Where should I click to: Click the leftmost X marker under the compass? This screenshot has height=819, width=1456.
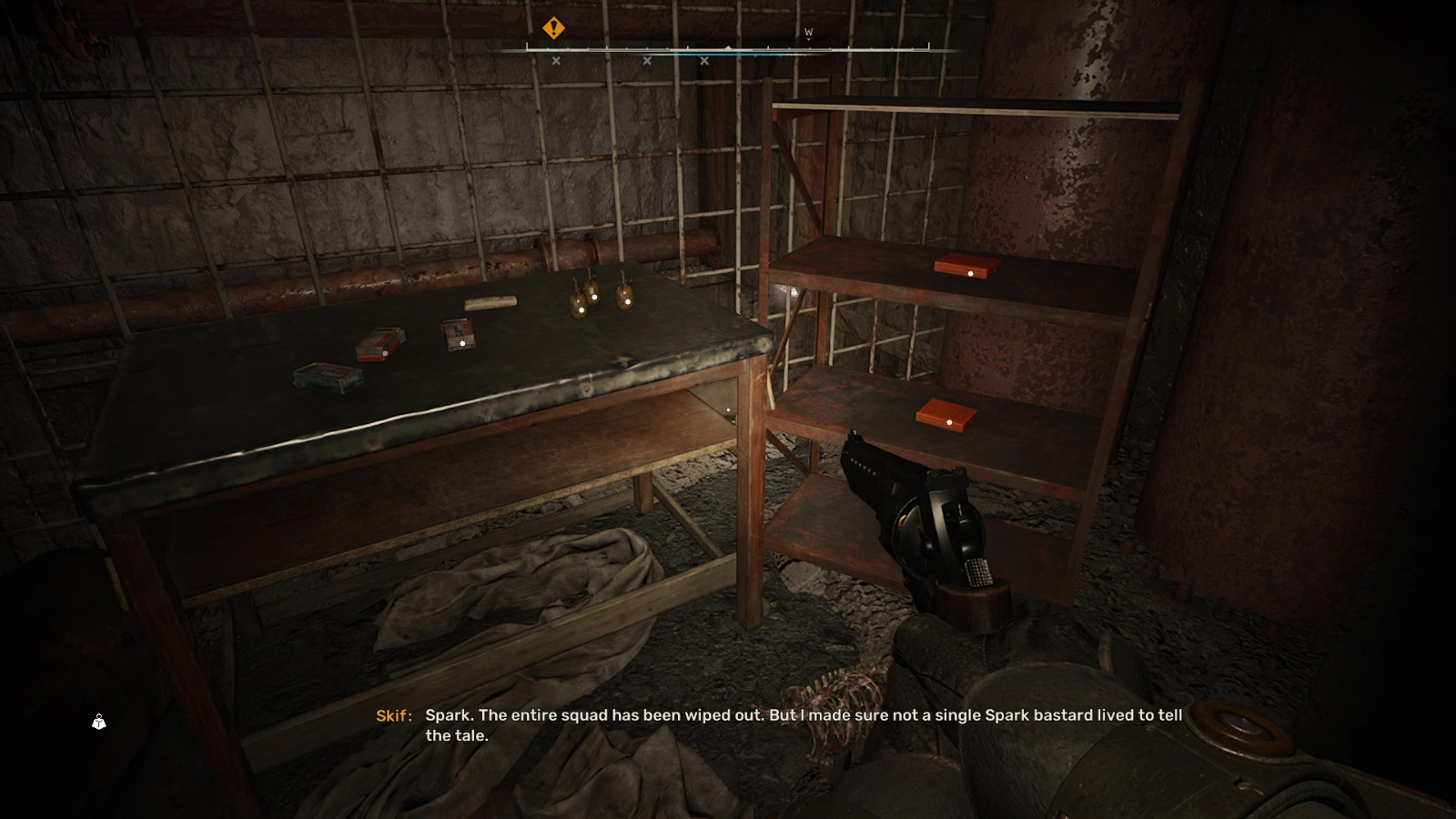(555, 60)
